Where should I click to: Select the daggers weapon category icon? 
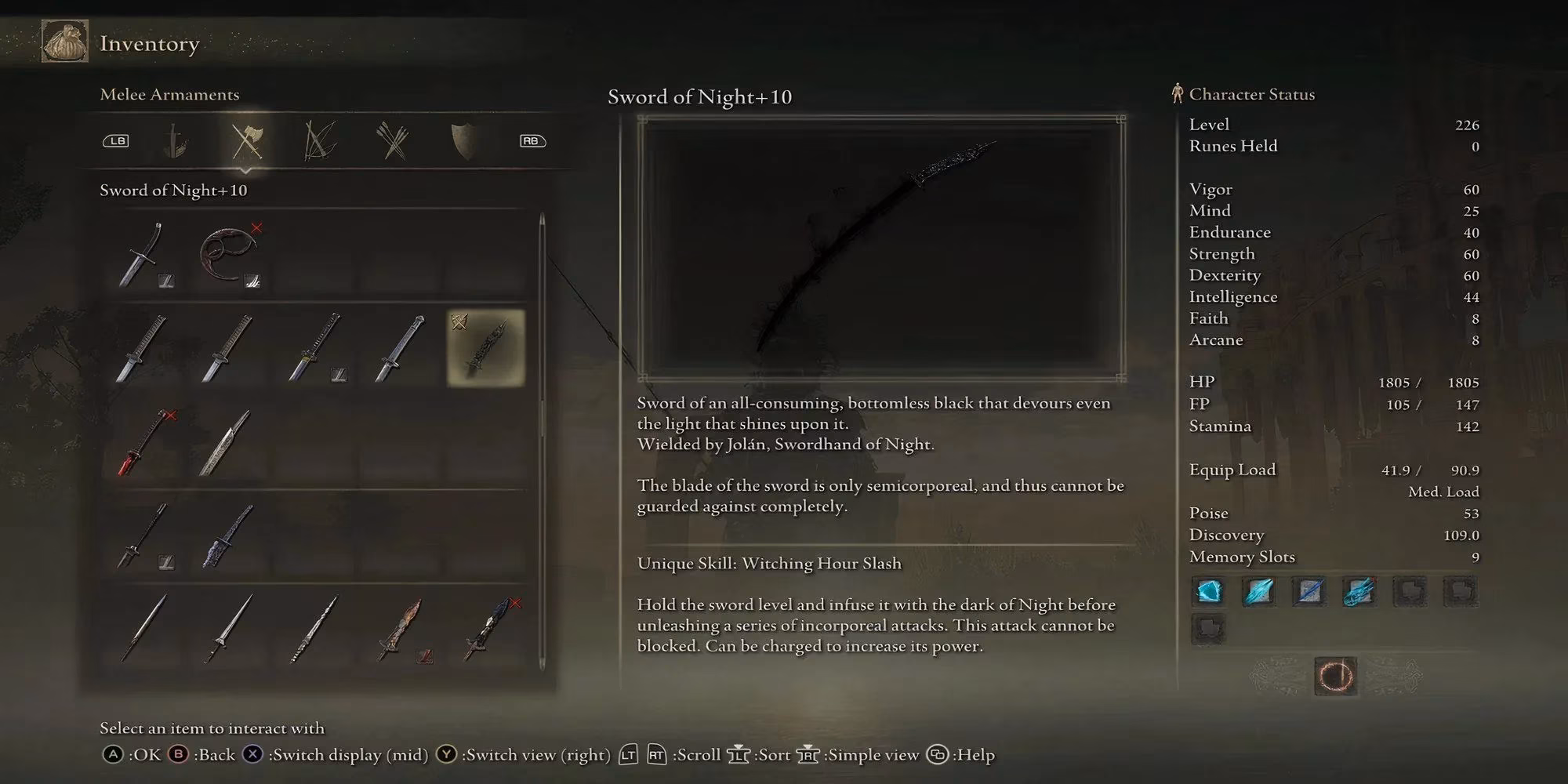click(x=176, y=141)
